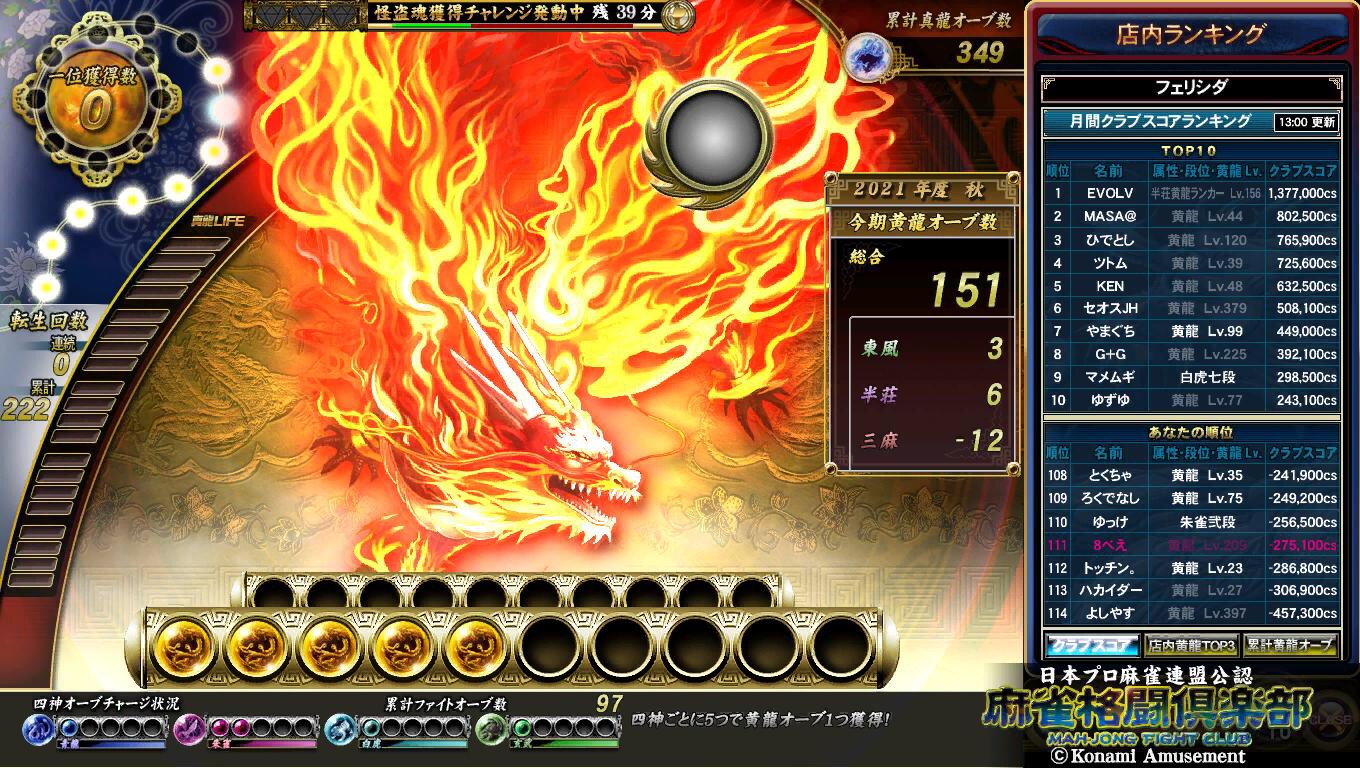Close the ranking screen with the CLOSE button

click(x=1330, y=718)
